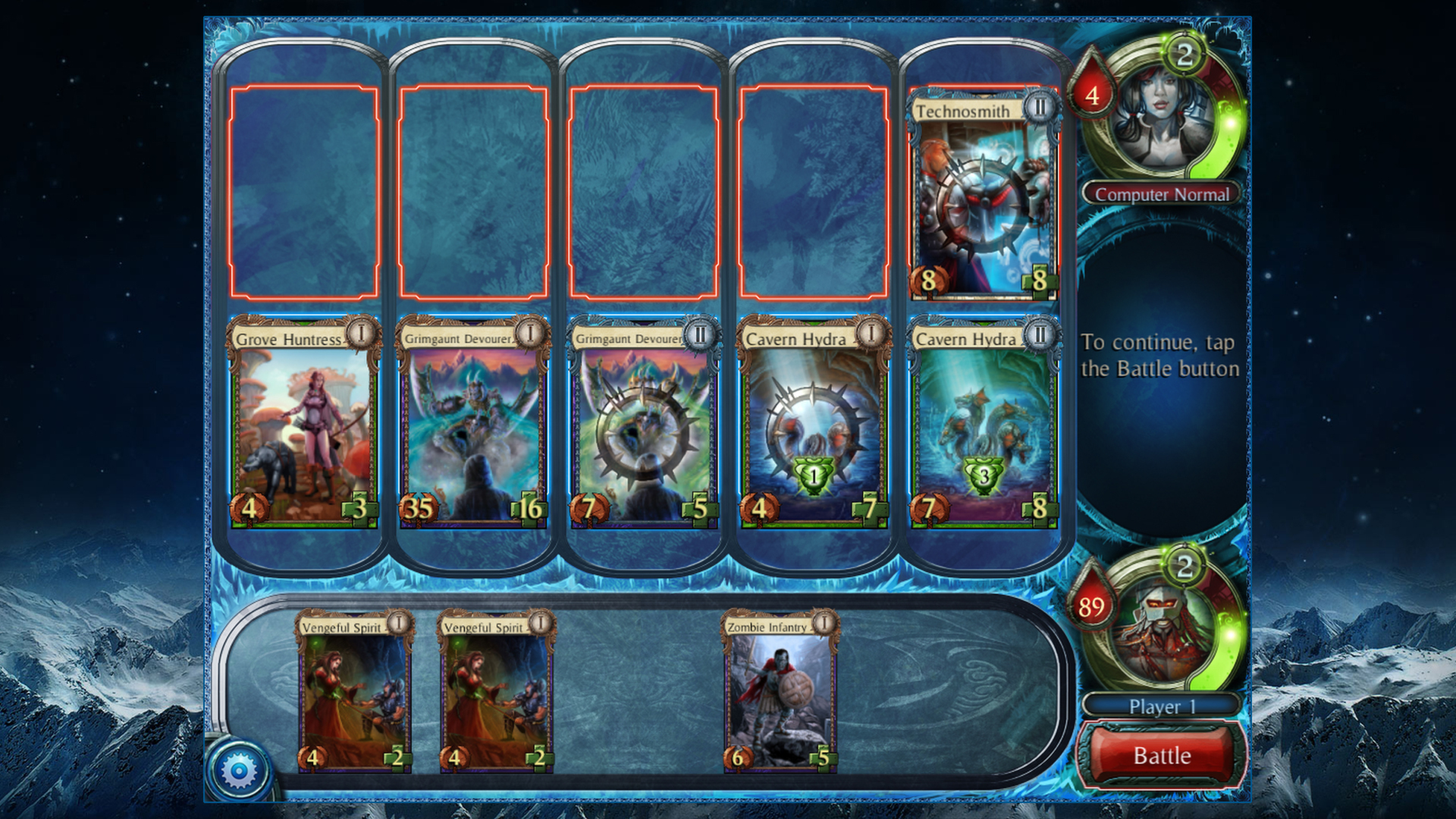
Task: Click the opponent's health droplet showing 4
Action: tap(1092, 93)
